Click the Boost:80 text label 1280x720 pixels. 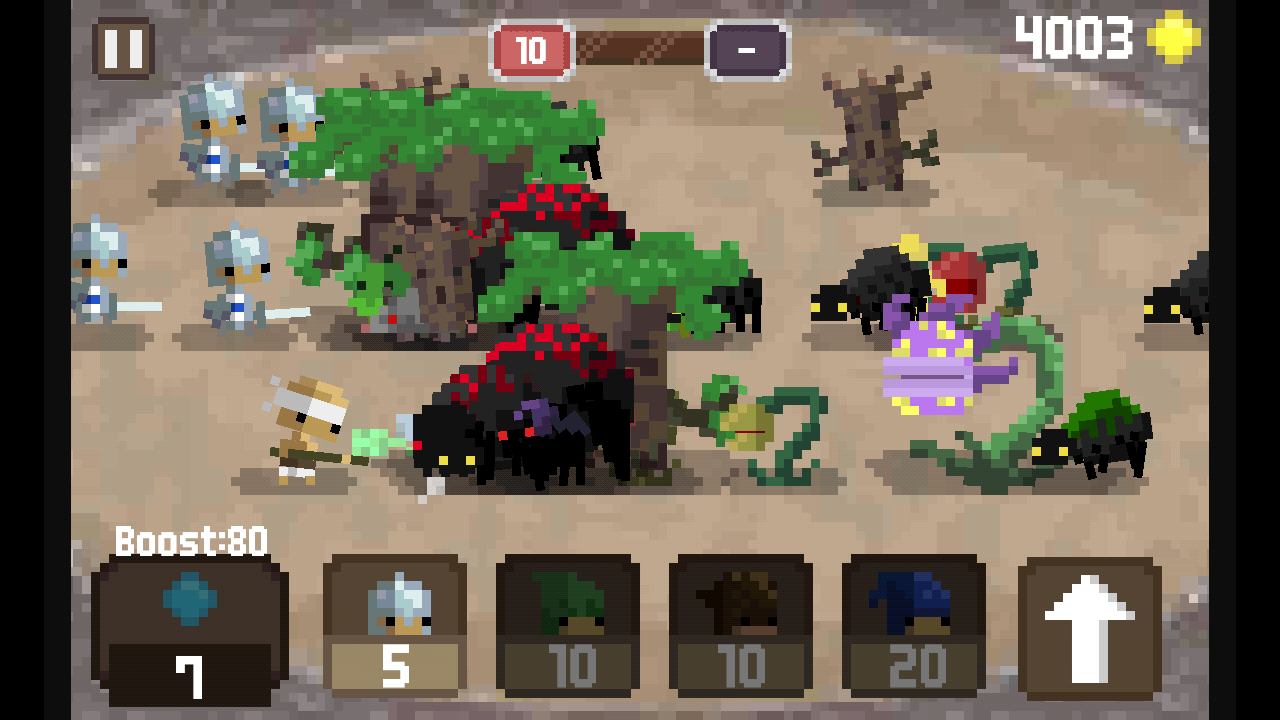[189, 541]
